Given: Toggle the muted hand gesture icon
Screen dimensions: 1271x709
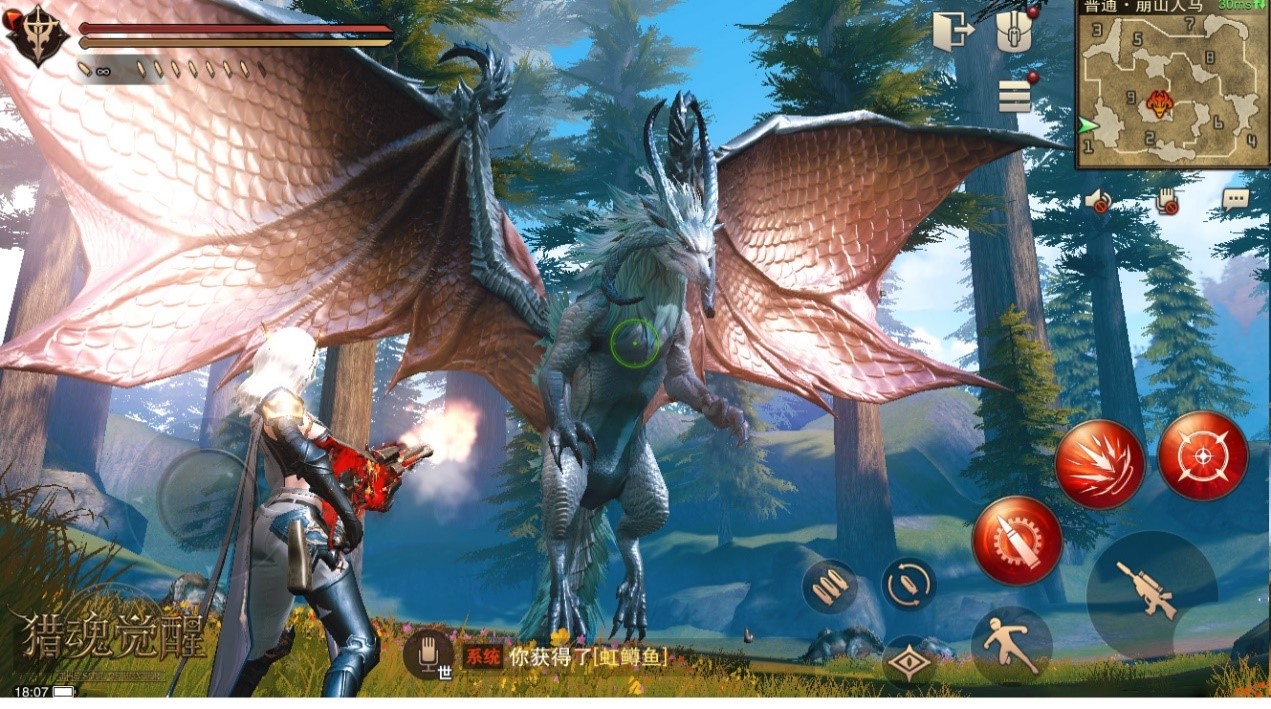Looking at the screenshot, I should 1166,201.
